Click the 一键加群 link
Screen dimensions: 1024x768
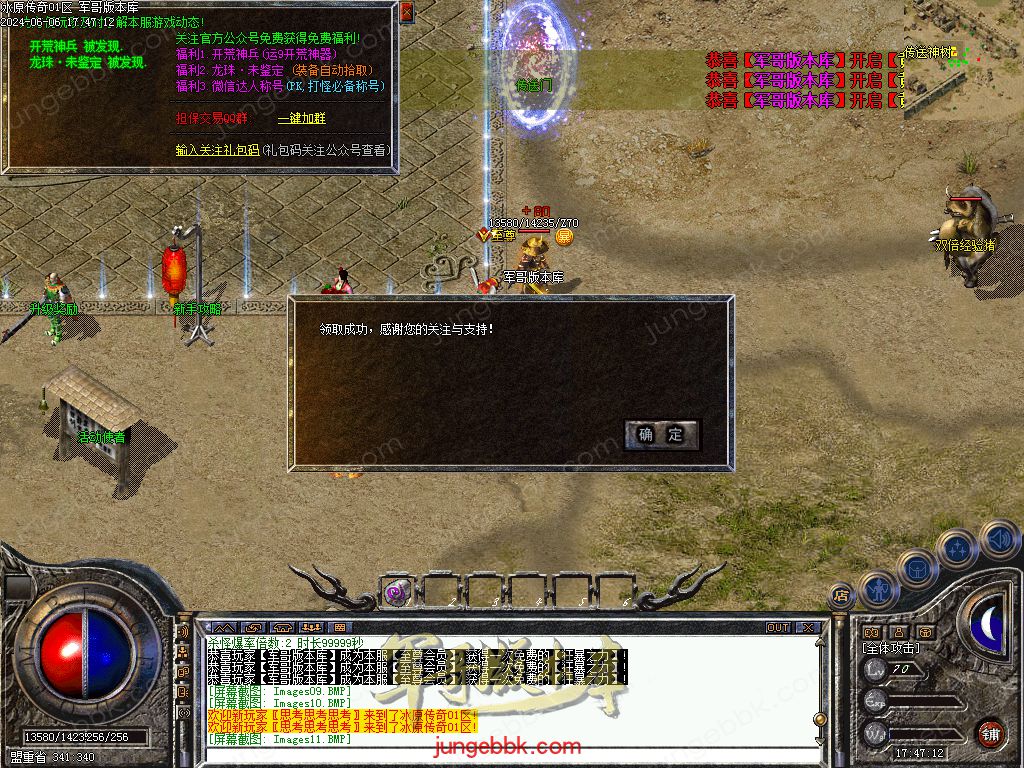[x=301, y=118]
